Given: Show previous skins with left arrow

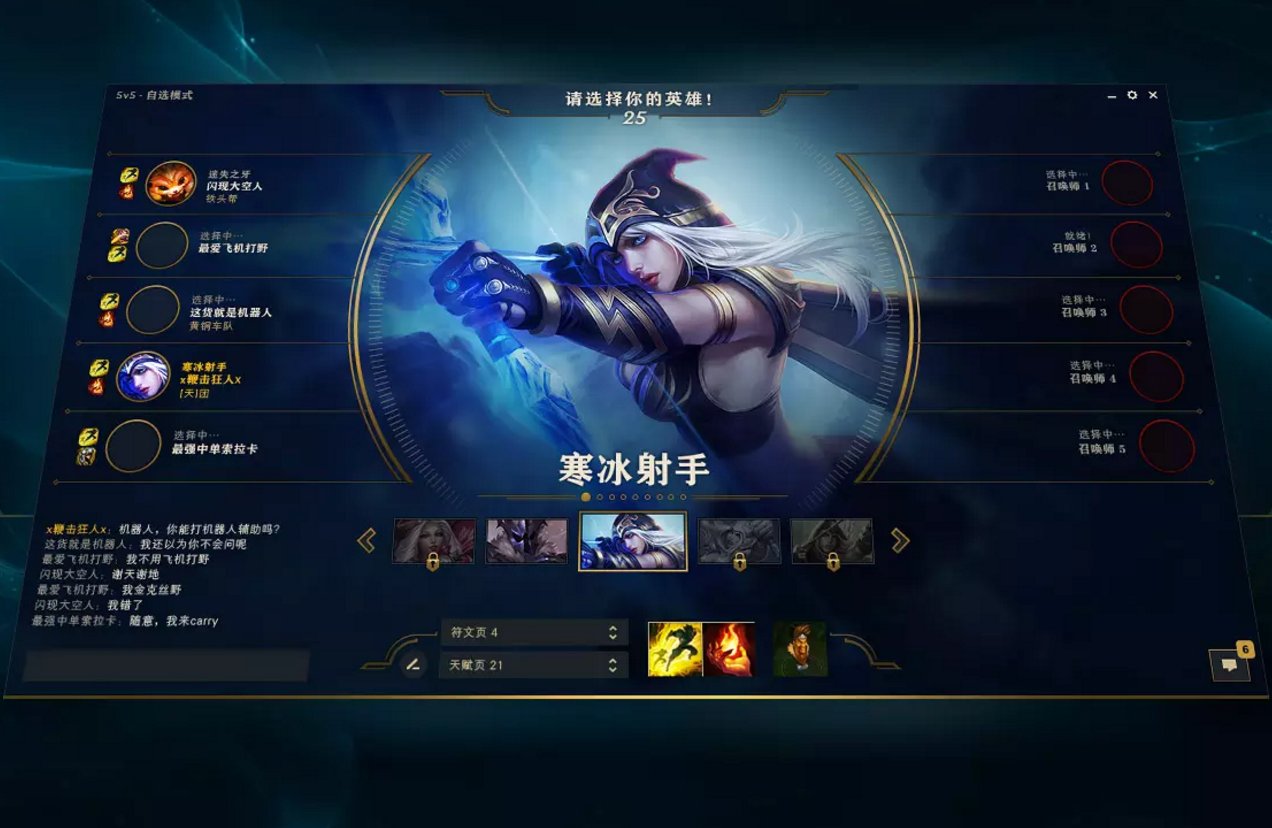Looking at the screenshot, I should pyautogui.click(x=366, y=541).
